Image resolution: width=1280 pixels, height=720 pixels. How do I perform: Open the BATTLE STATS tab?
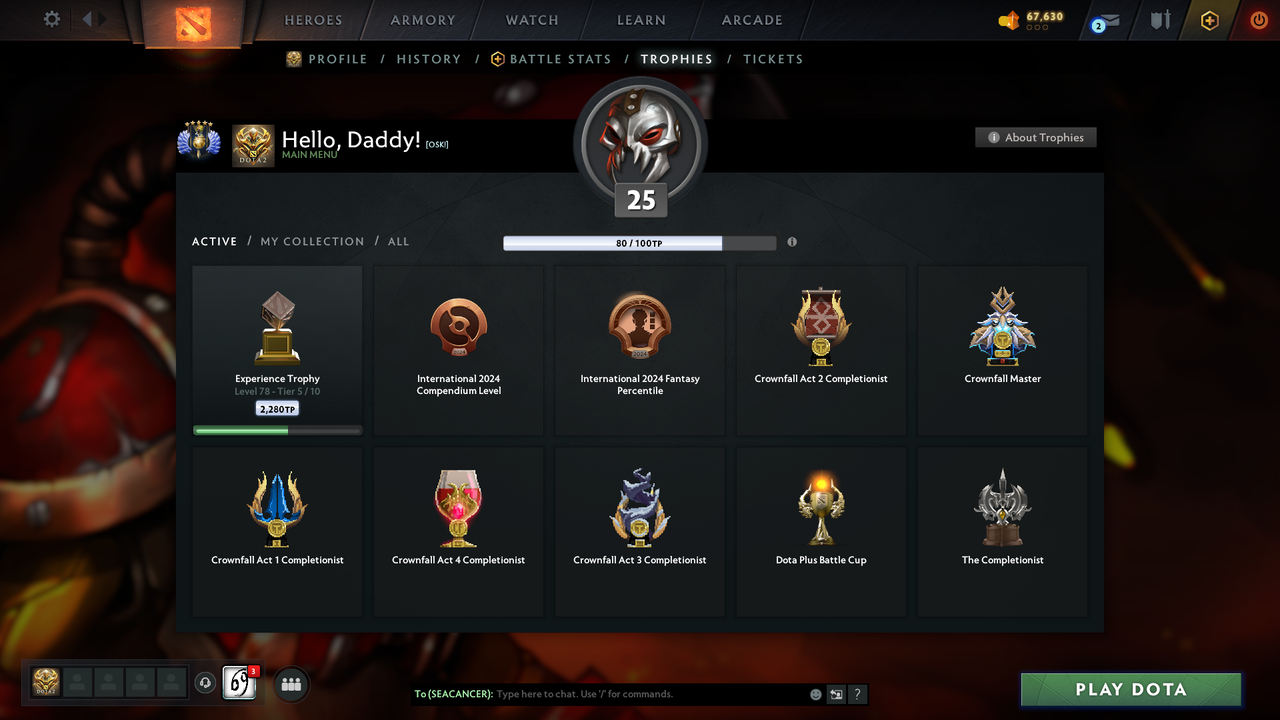click(x=558, y=59)
